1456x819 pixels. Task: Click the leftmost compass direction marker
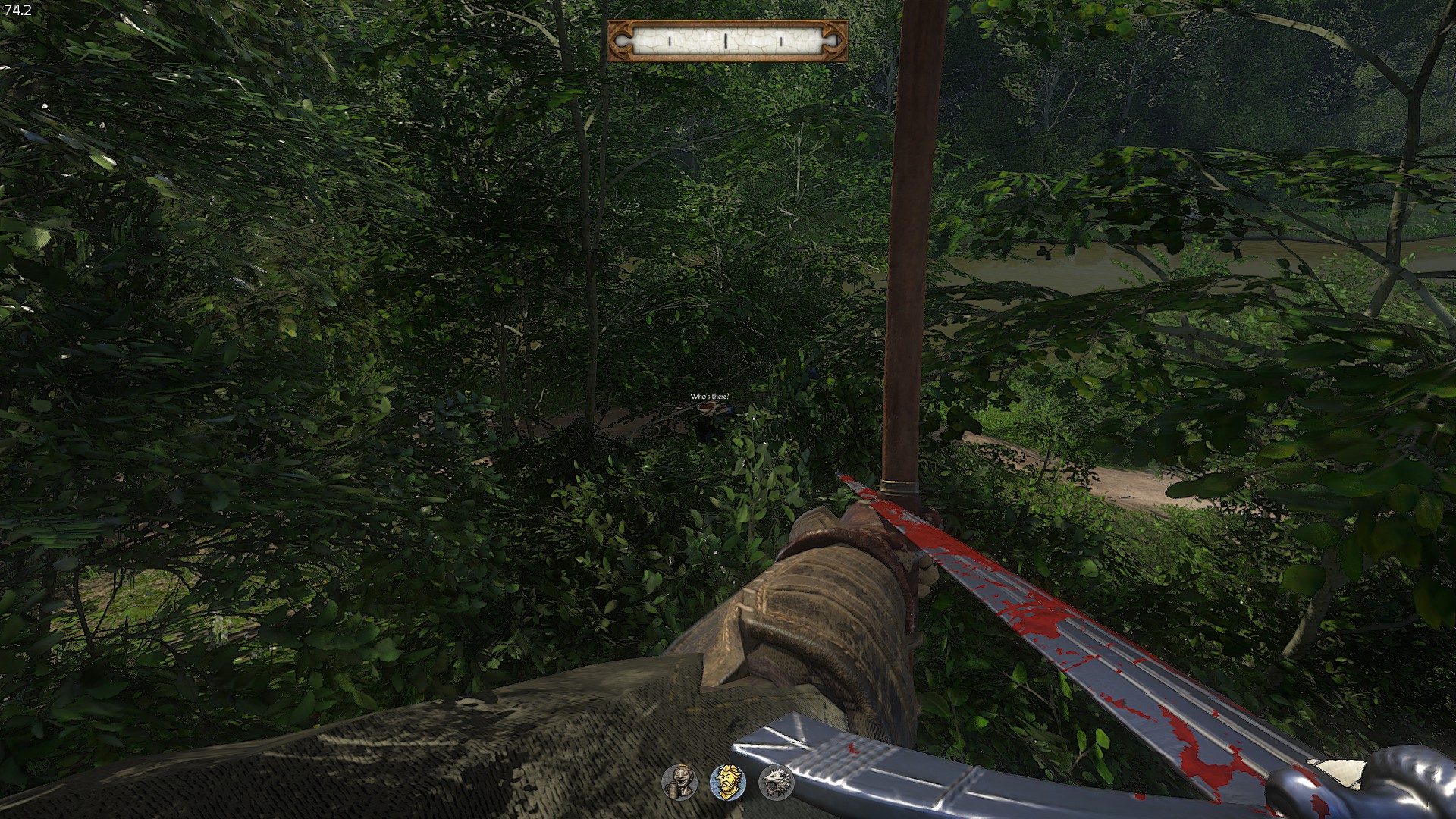pyautogui.click(x=670, y=40)
